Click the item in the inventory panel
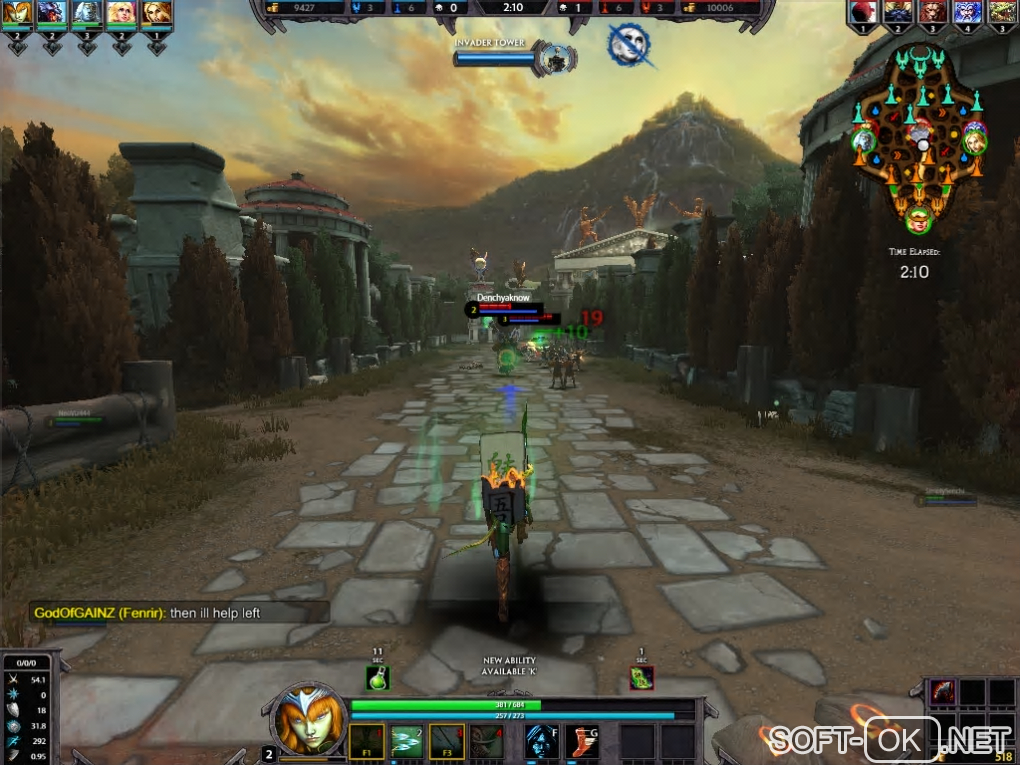The width and height of the screenshot is (1020, 765). pos(941,691)
